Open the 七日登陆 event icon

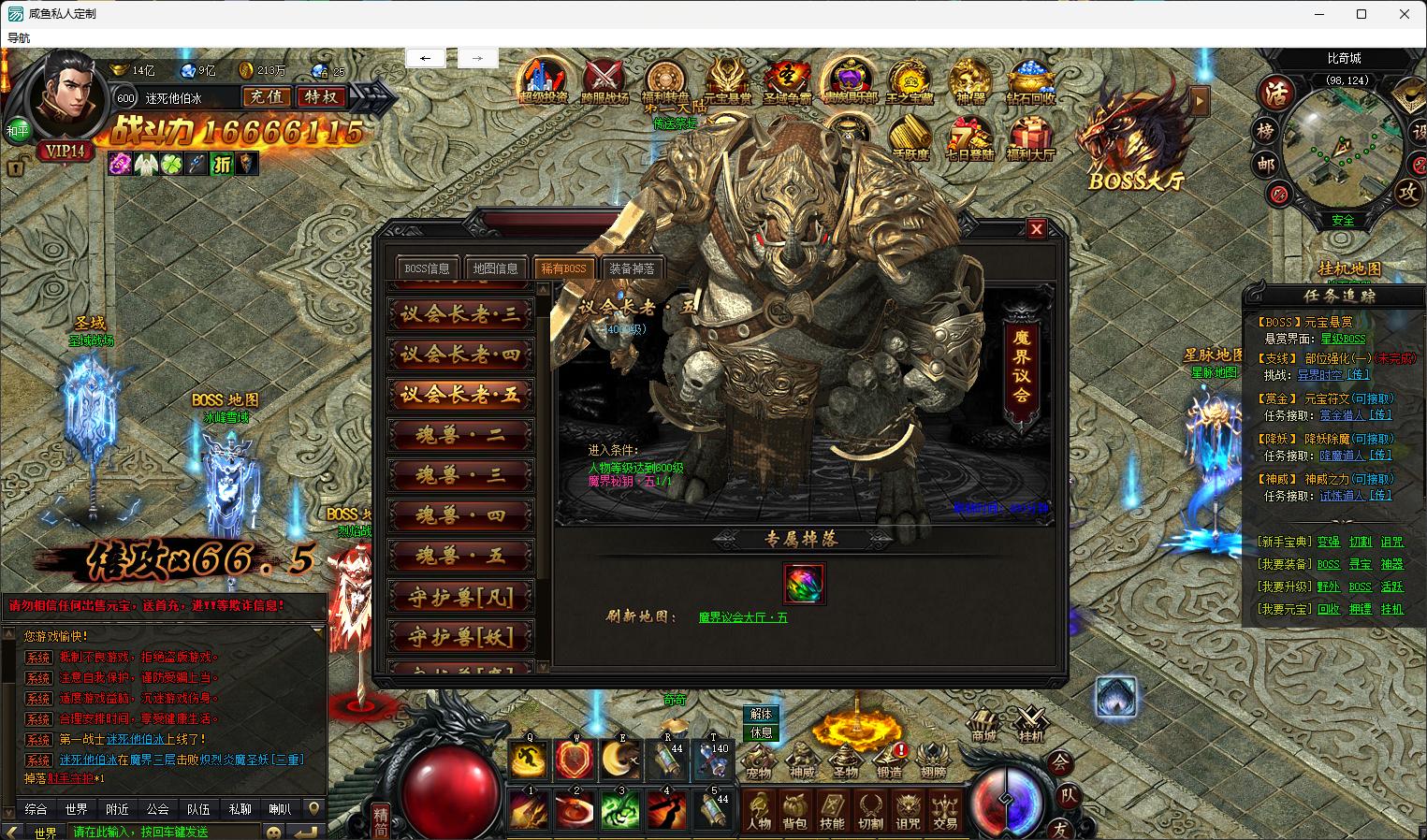click(968, 138)
